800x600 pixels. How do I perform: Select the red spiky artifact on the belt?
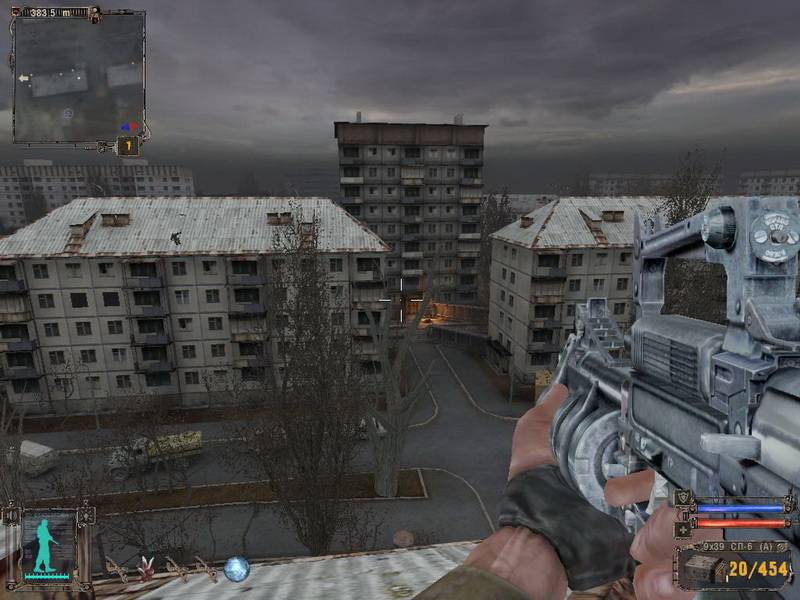pyautogui.click(x=146, y=567)
